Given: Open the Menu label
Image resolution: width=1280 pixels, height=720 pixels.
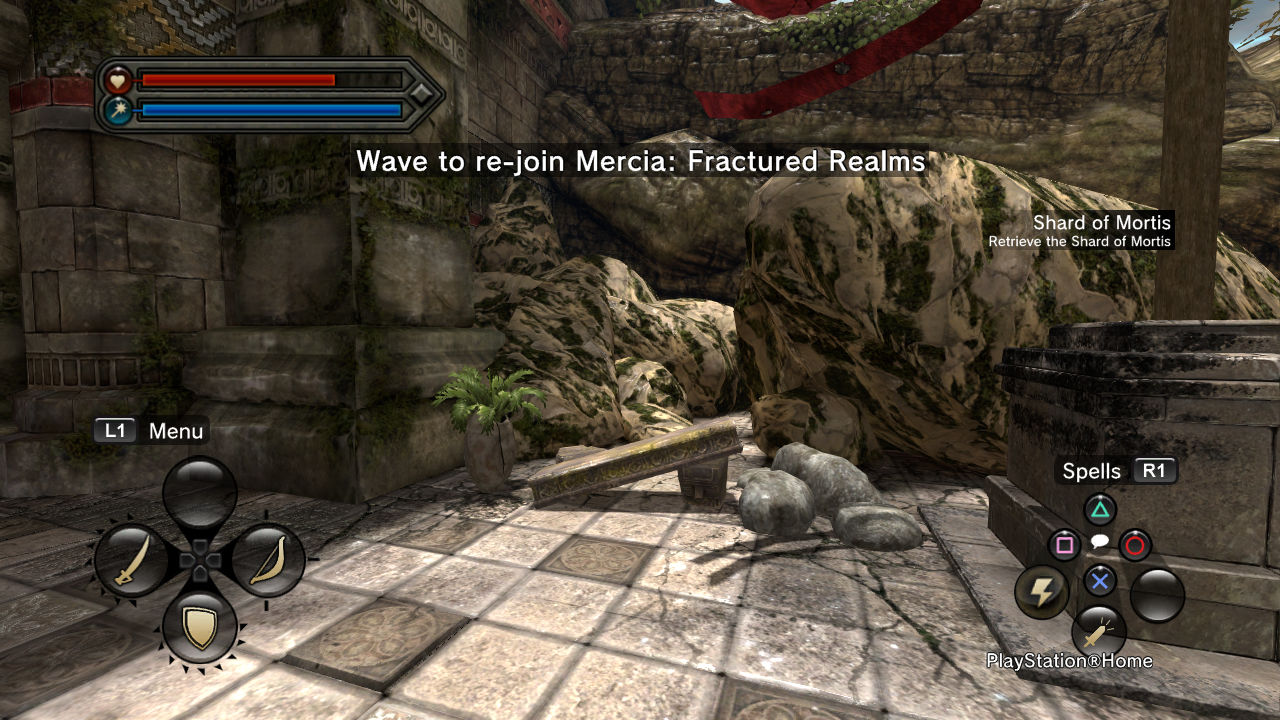Looking at the screenshot, I should pyautogui.click(x=175, y=431).
